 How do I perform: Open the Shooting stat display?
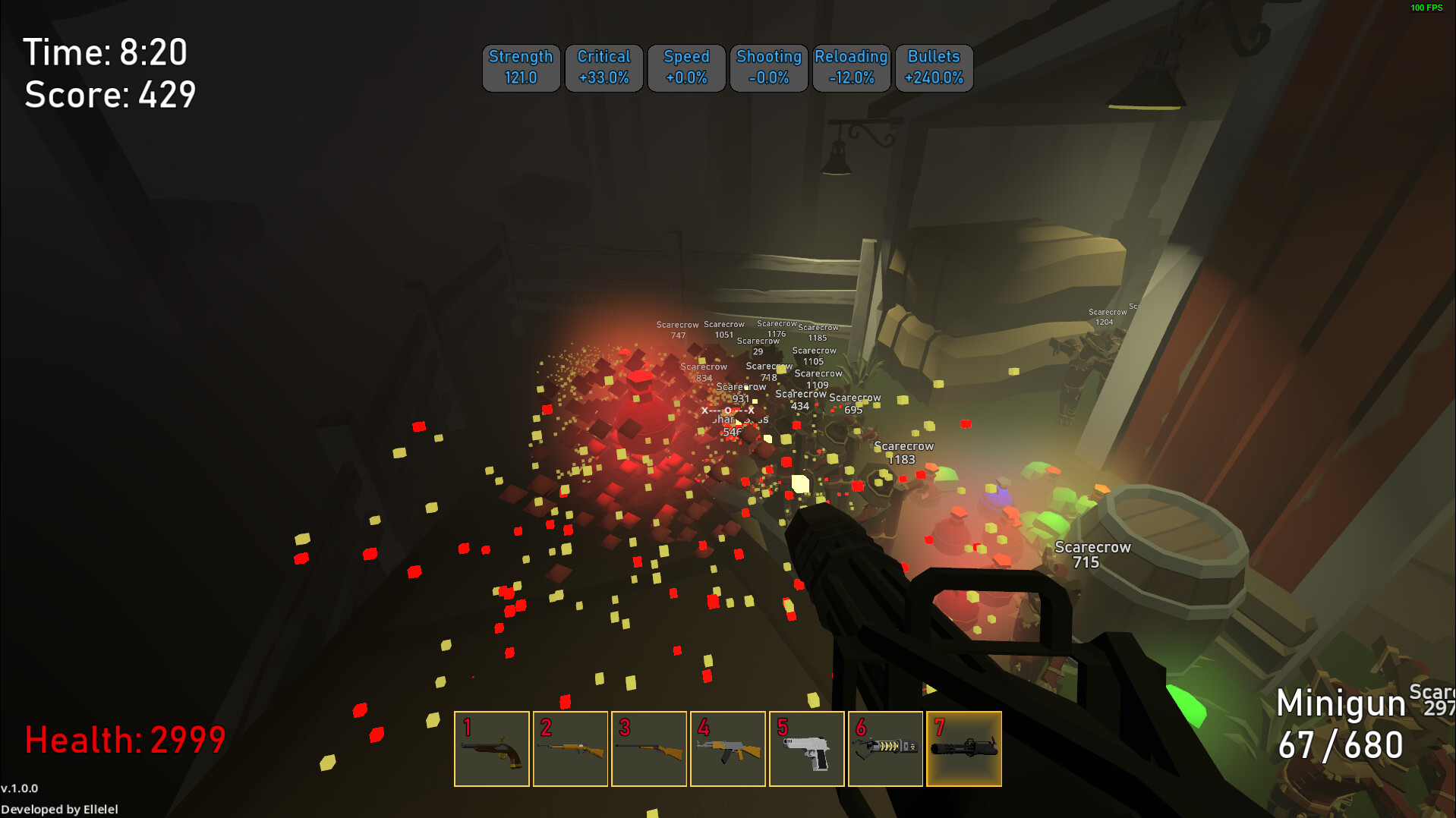click(768, 68)
